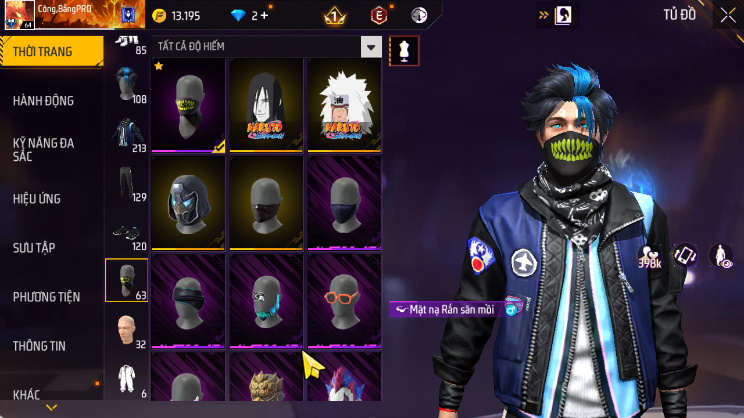This screenshot has height=418, width=744.
Task: Select the white-haired Jiraiya Naruto item
Action: pos(343,104)
